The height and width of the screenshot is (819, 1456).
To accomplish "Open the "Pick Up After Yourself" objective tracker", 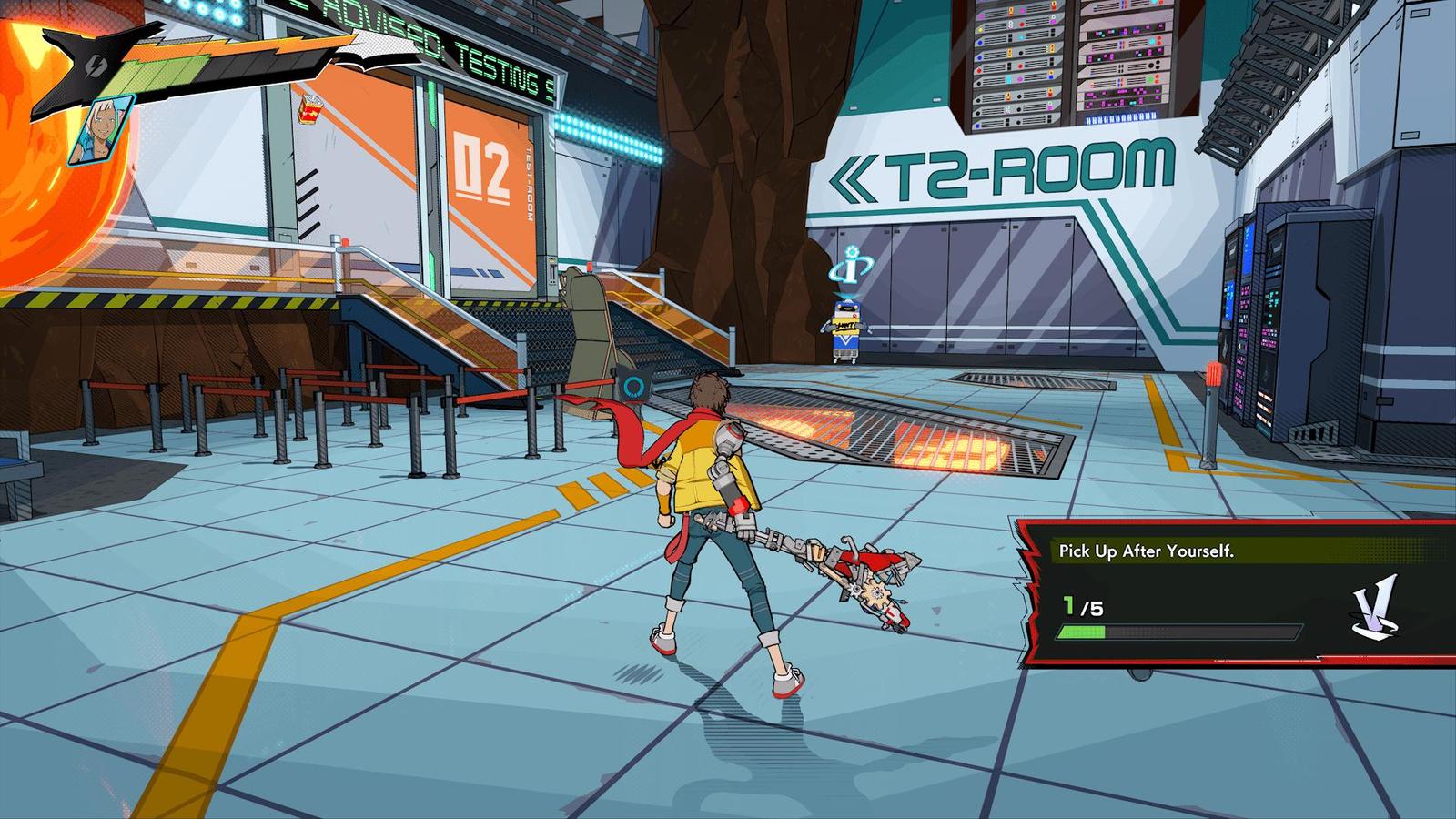I will [x=1147, y=551].
